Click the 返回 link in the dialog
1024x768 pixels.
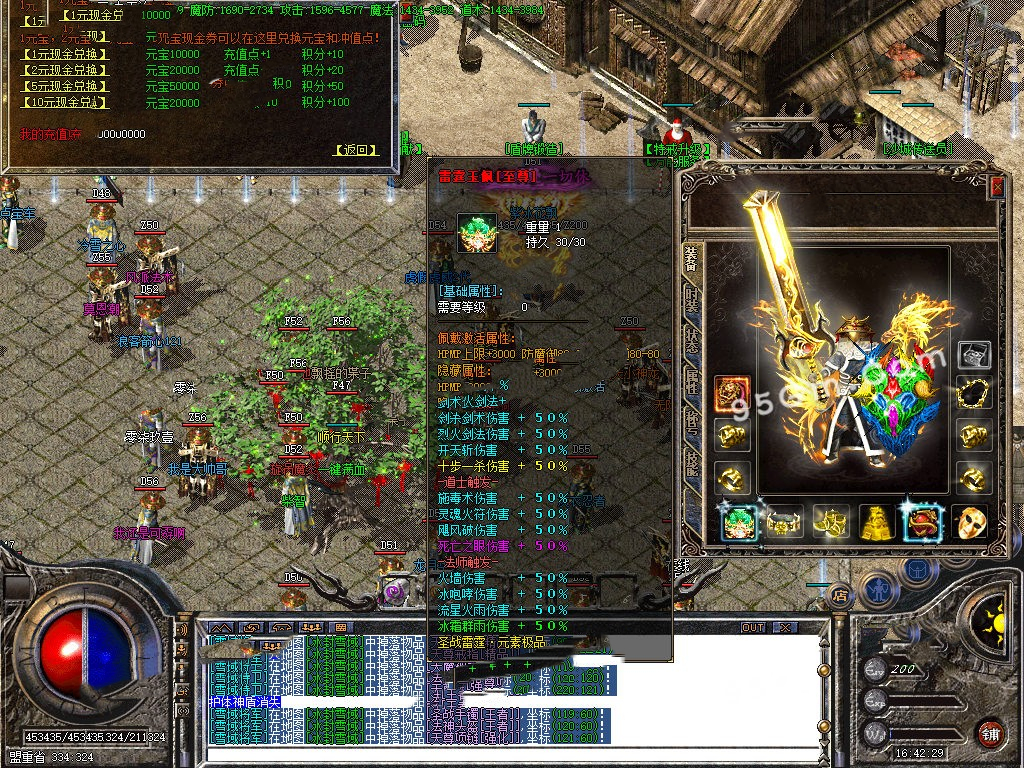click(x=356, y=150)
